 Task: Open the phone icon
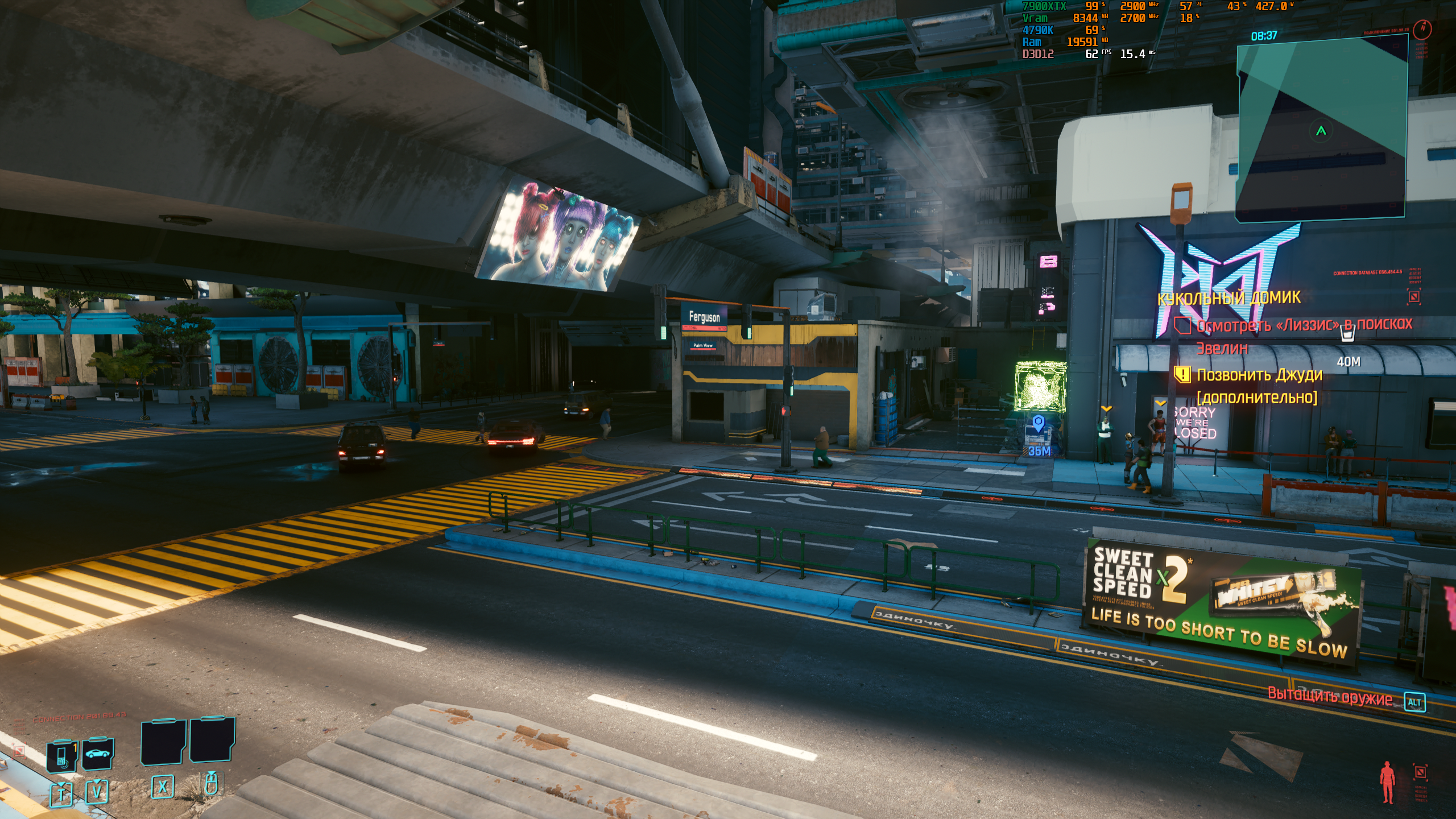(x=63, y=755)
